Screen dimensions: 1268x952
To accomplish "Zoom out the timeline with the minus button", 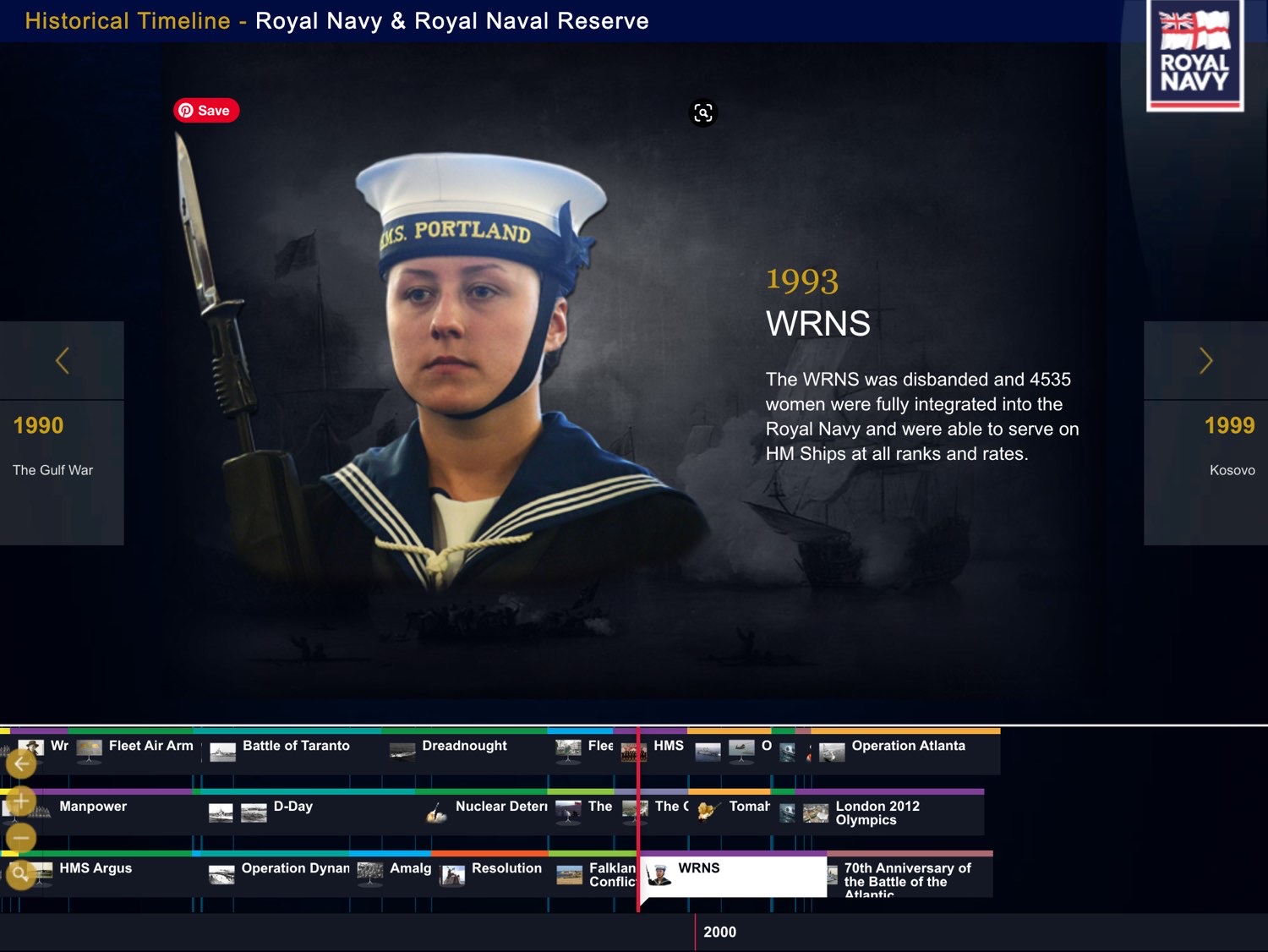I will tap(21, 838).
